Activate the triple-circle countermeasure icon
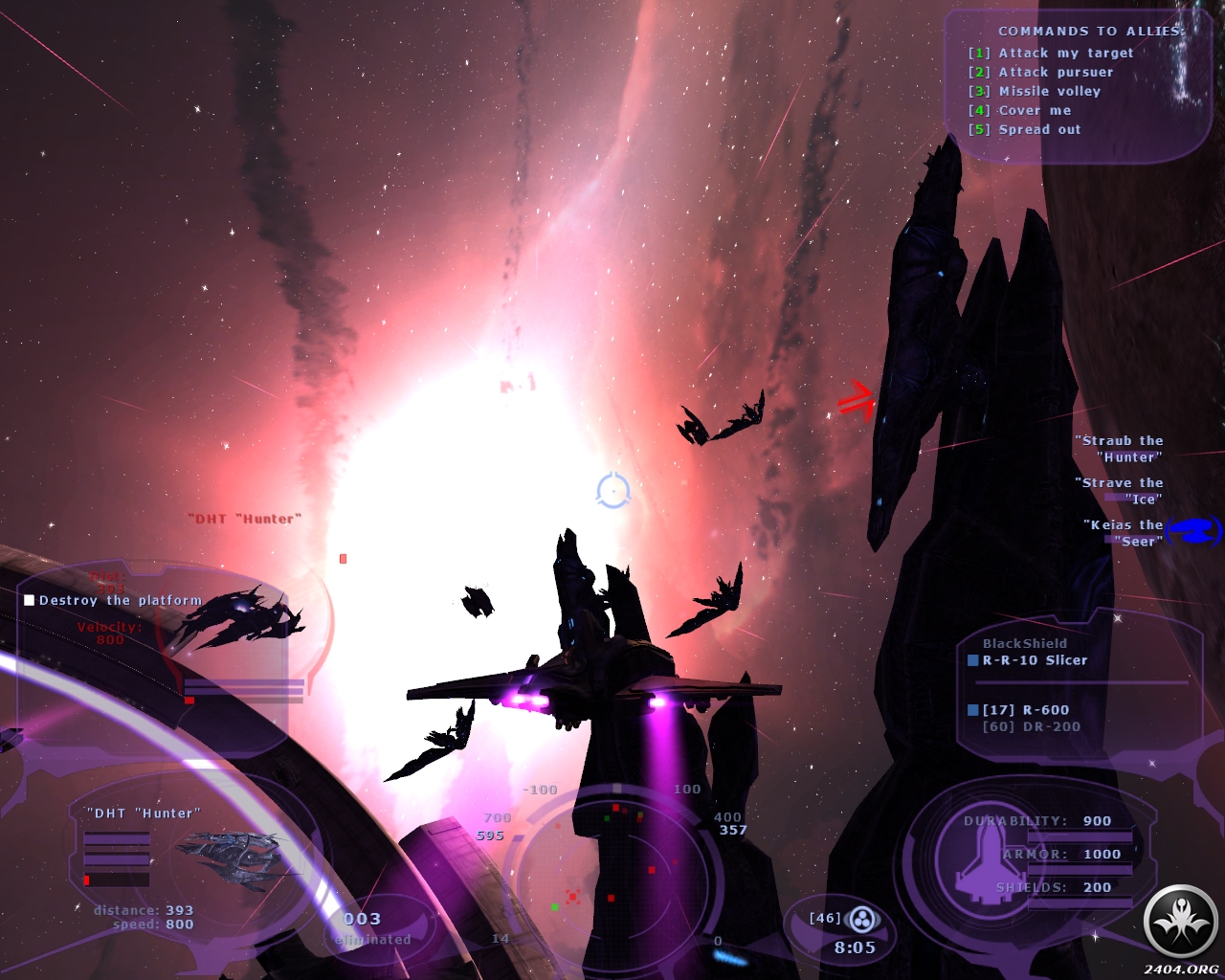The image size is (1225, 980). (862, 920)
